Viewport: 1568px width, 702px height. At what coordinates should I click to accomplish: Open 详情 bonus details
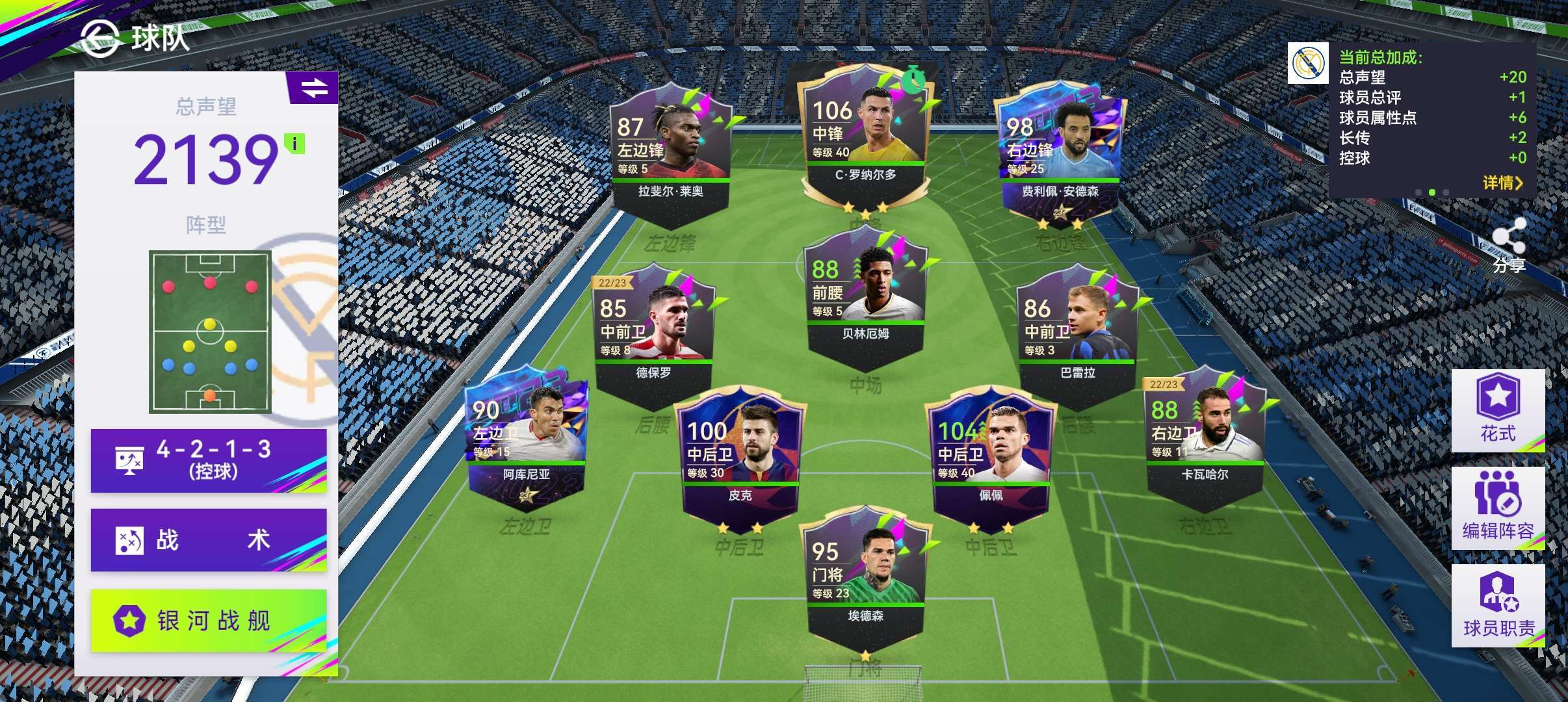1502,183
